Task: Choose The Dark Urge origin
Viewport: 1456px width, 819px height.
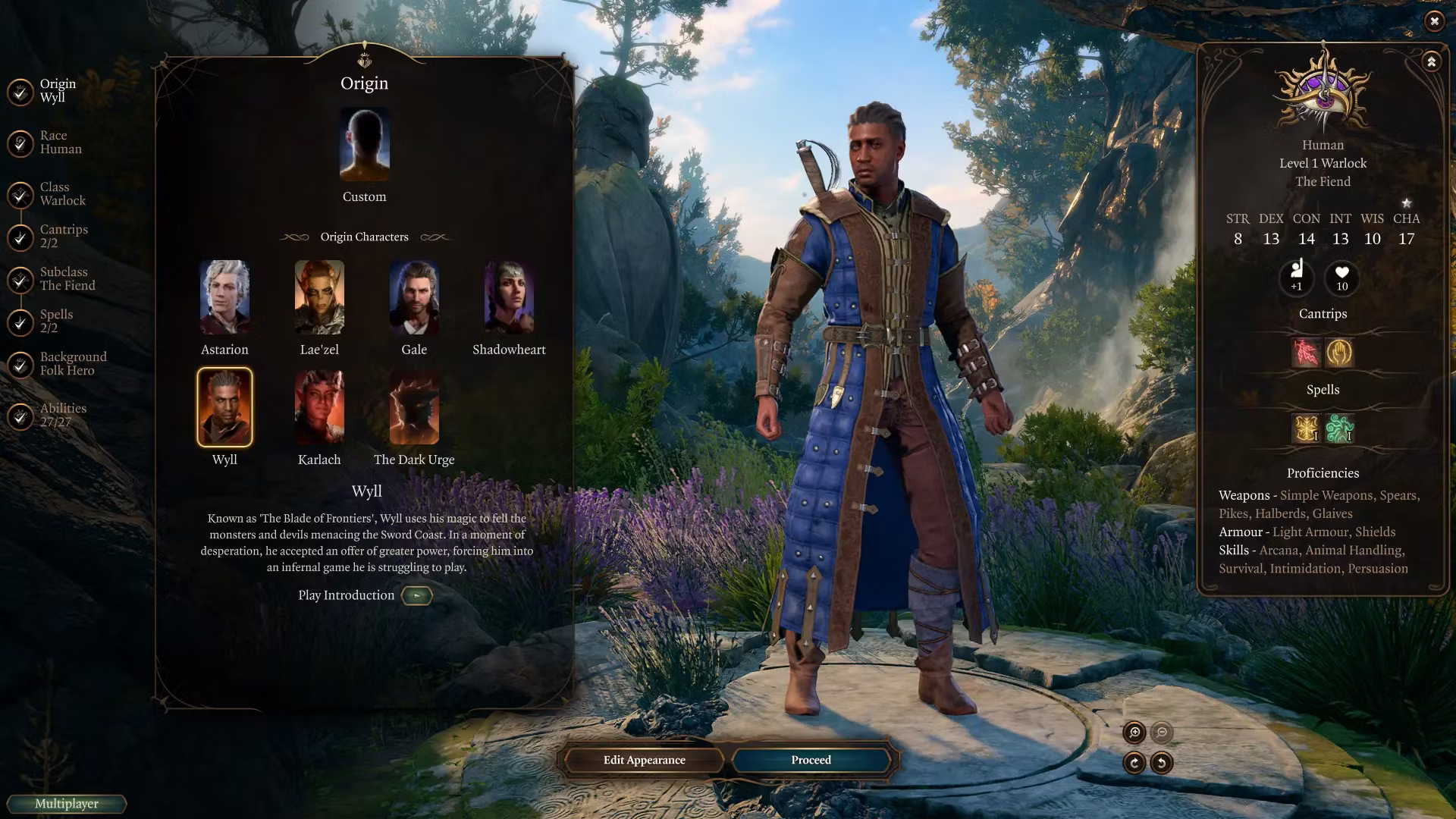Action: [414, 407]
